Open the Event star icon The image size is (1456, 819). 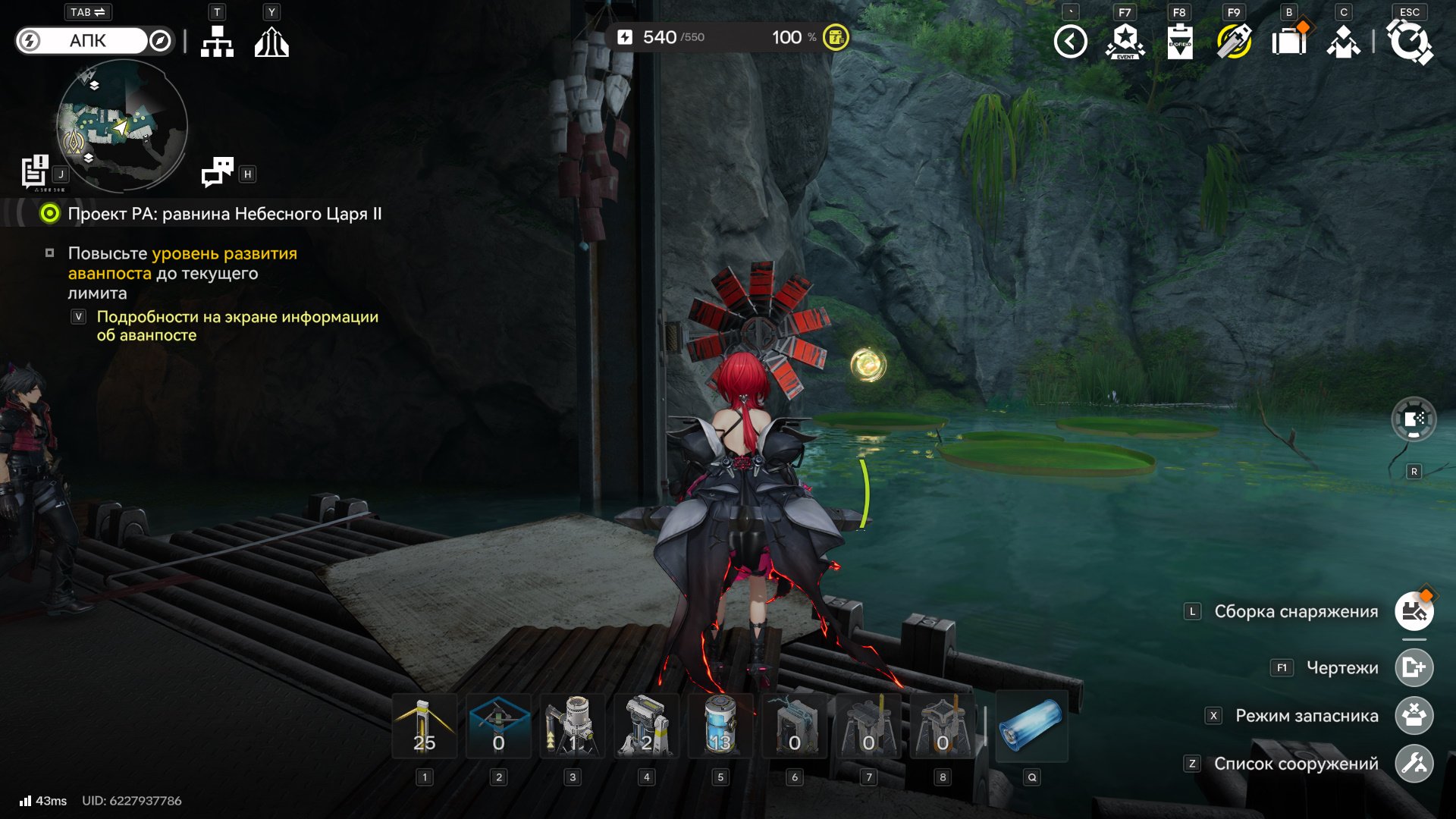[1125, 42]
